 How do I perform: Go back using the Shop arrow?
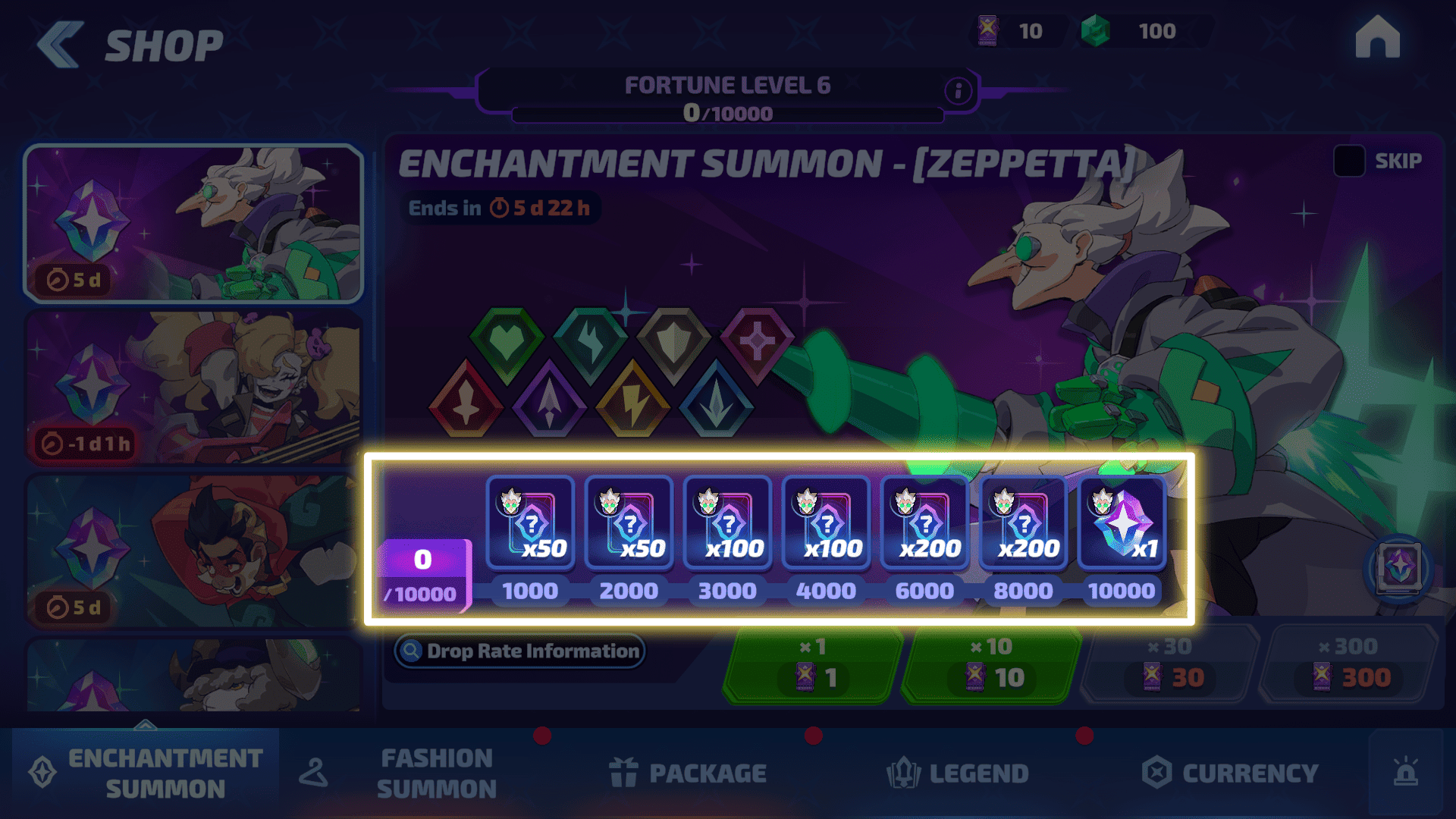(x=60, y=44)
